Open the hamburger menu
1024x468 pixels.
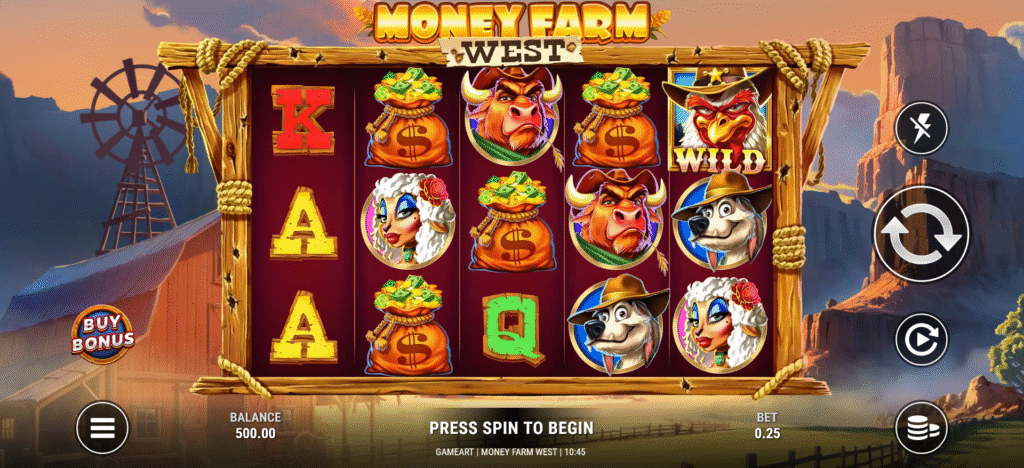tap(103, 428)
